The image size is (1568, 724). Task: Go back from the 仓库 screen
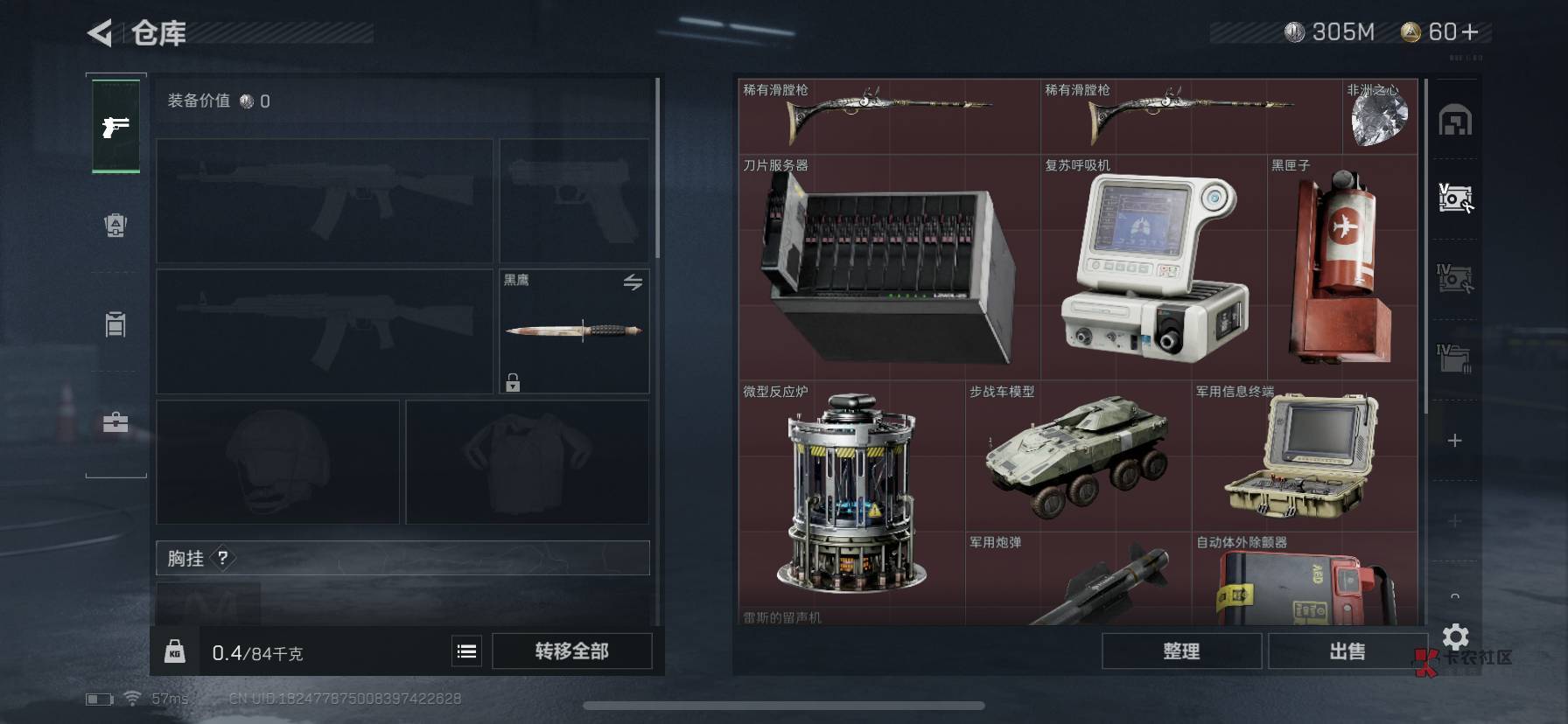[x=100, y=33]
